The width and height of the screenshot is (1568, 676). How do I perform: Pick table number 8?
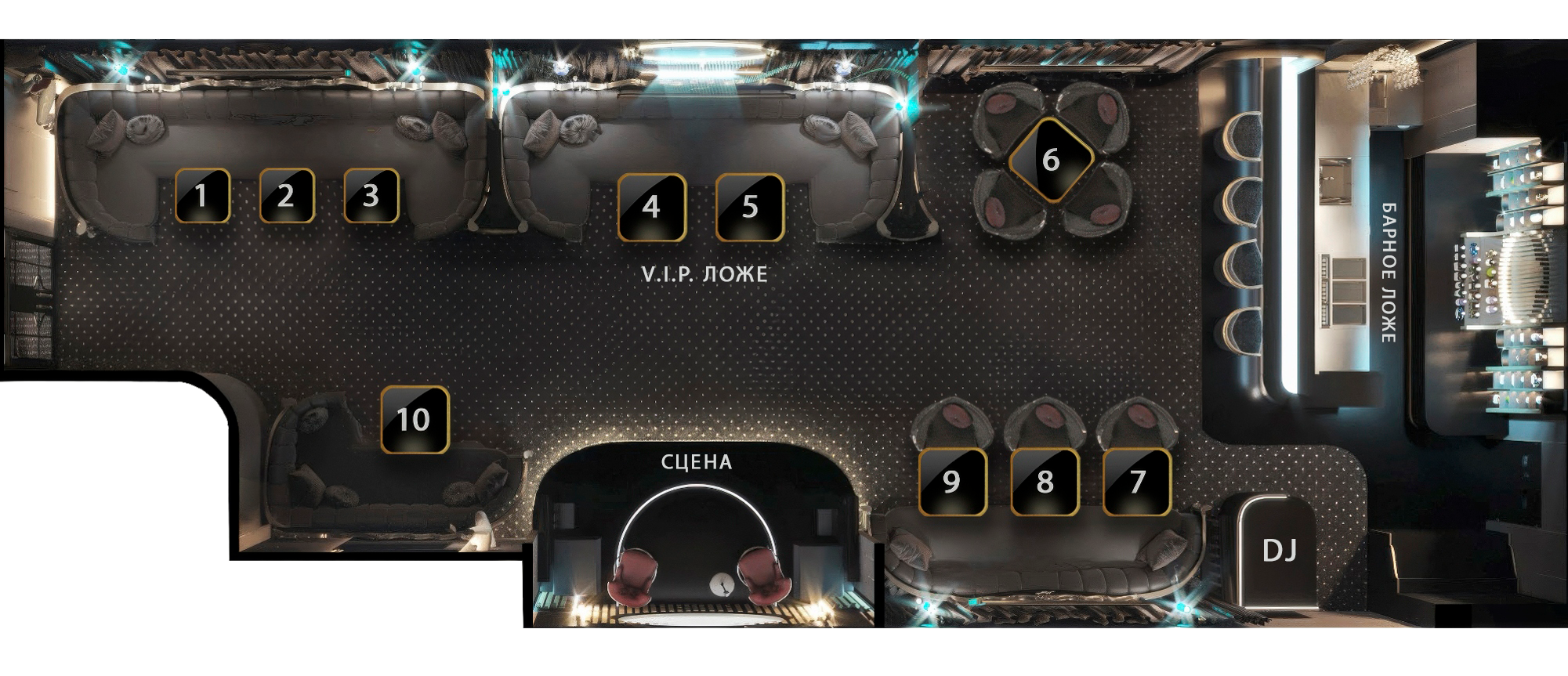(1045, 482)
